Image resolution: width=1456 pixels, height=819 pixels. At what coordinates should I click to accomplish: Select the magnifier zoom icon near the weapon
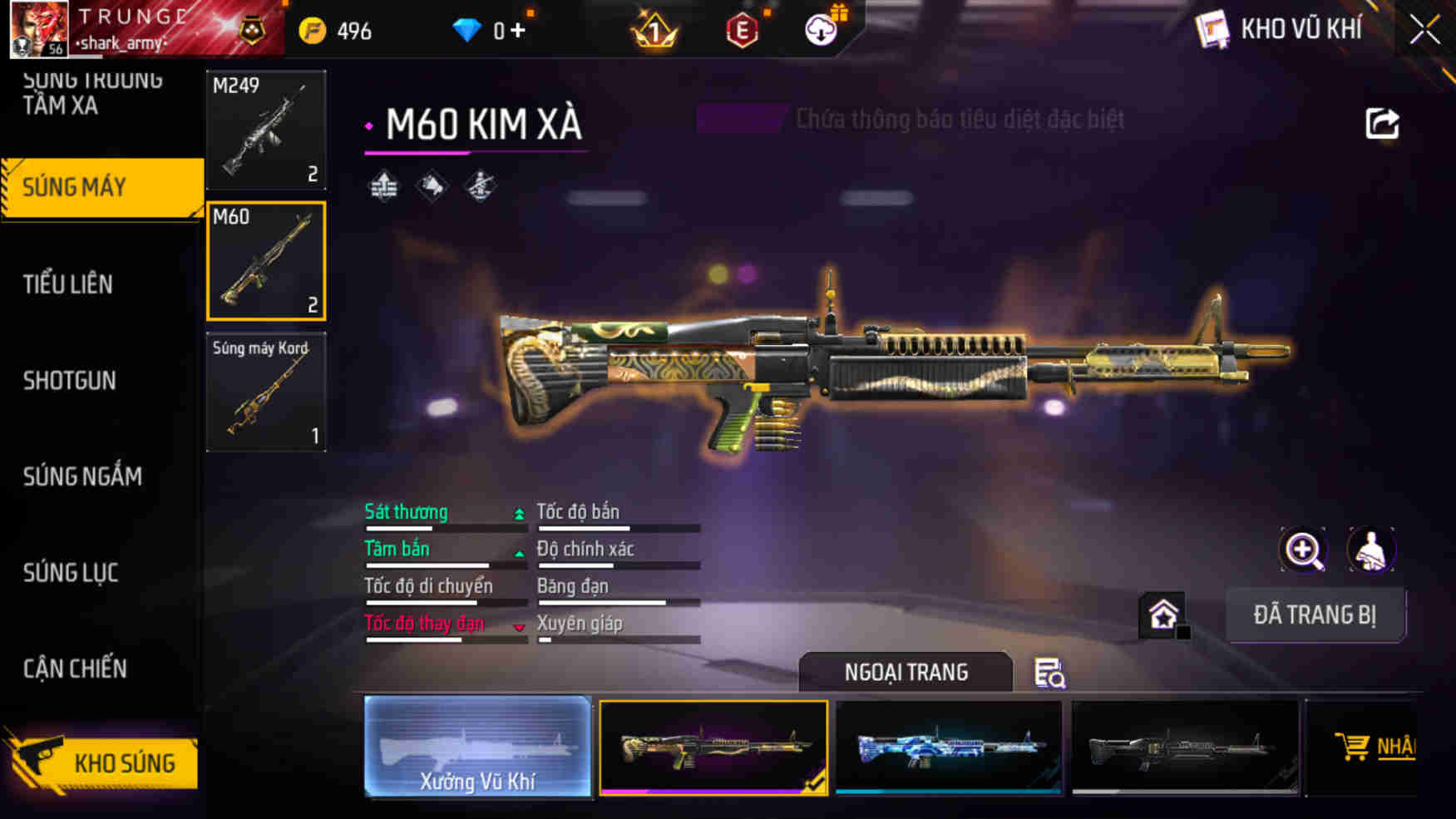point(1303,550)
